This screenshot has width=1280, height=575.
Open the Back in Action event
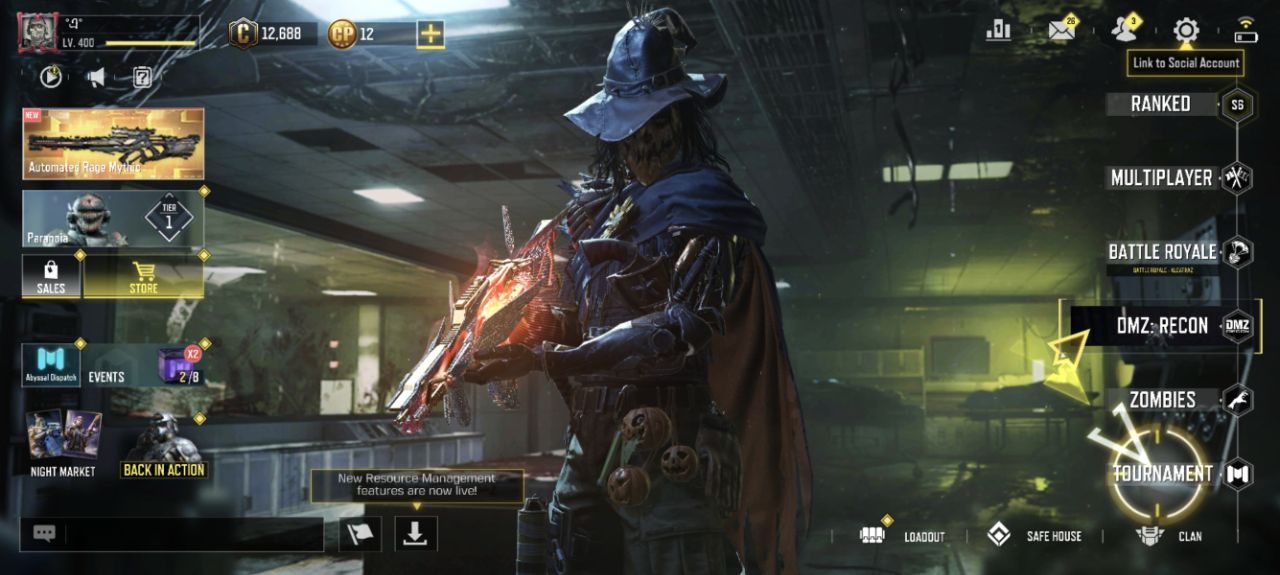point(164,446)
